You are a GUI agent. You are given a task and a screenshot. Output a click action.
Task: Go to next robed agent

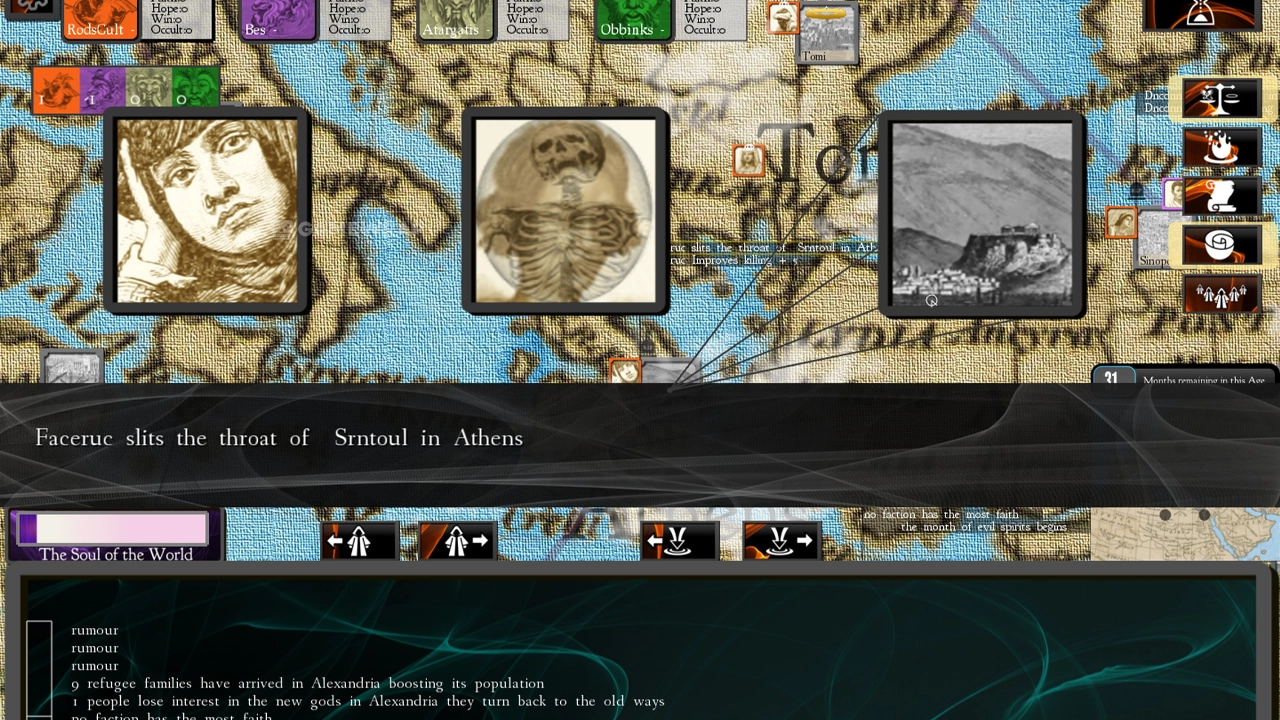click(457, 541)
